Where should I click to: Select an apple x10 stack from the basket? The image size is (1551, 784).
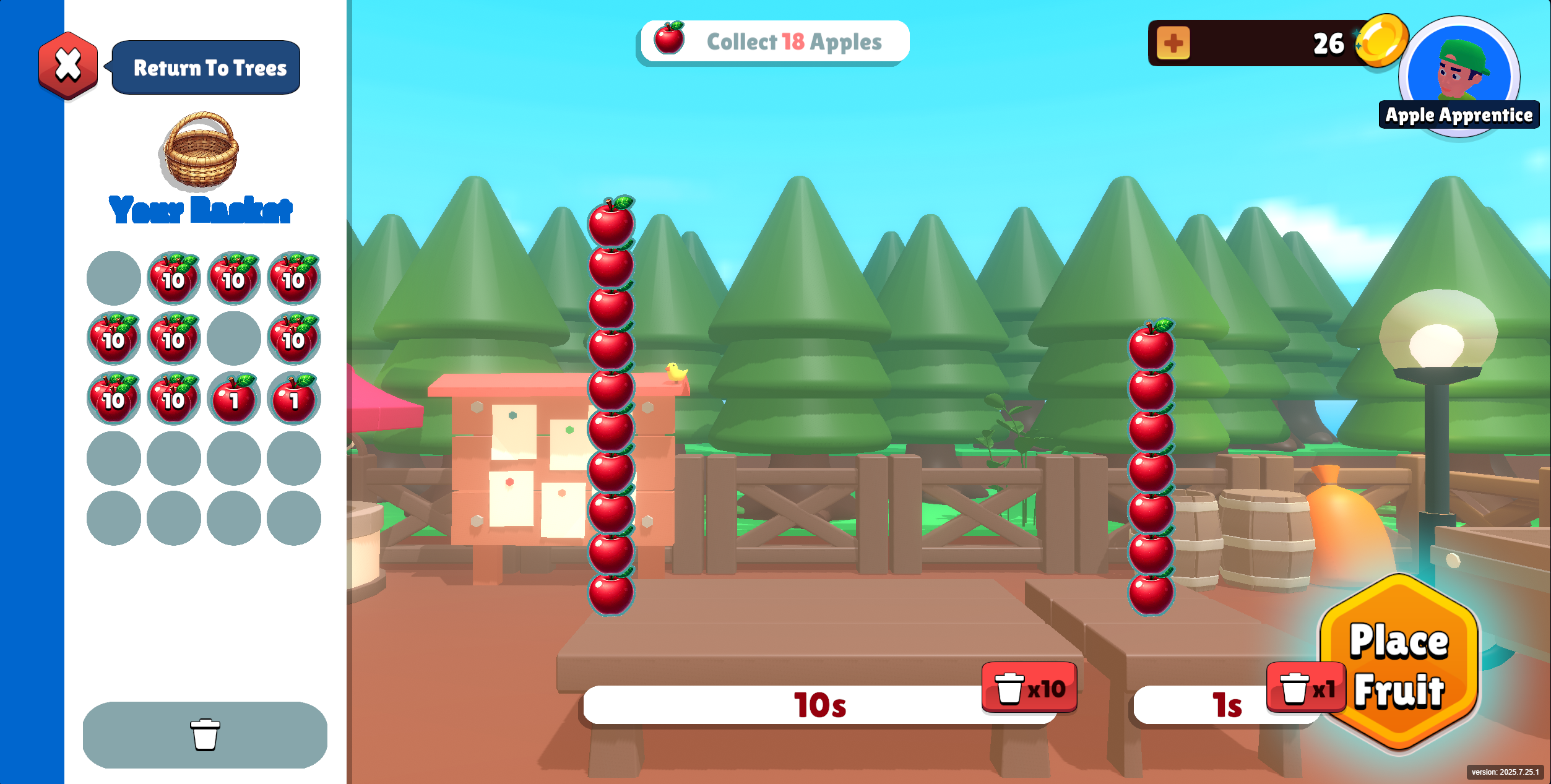click(173, 278)
